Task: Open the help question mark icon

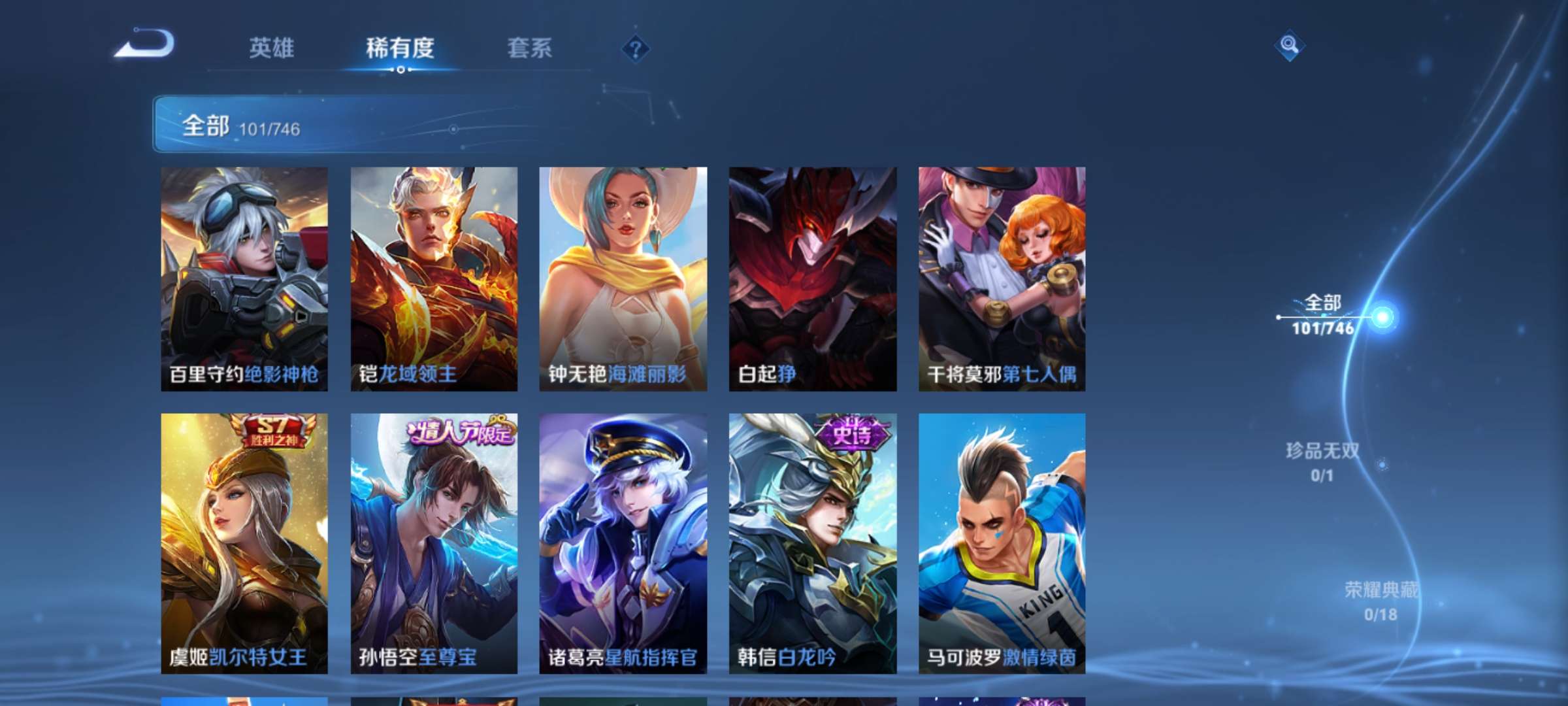Action: click(x=636, y=47)
